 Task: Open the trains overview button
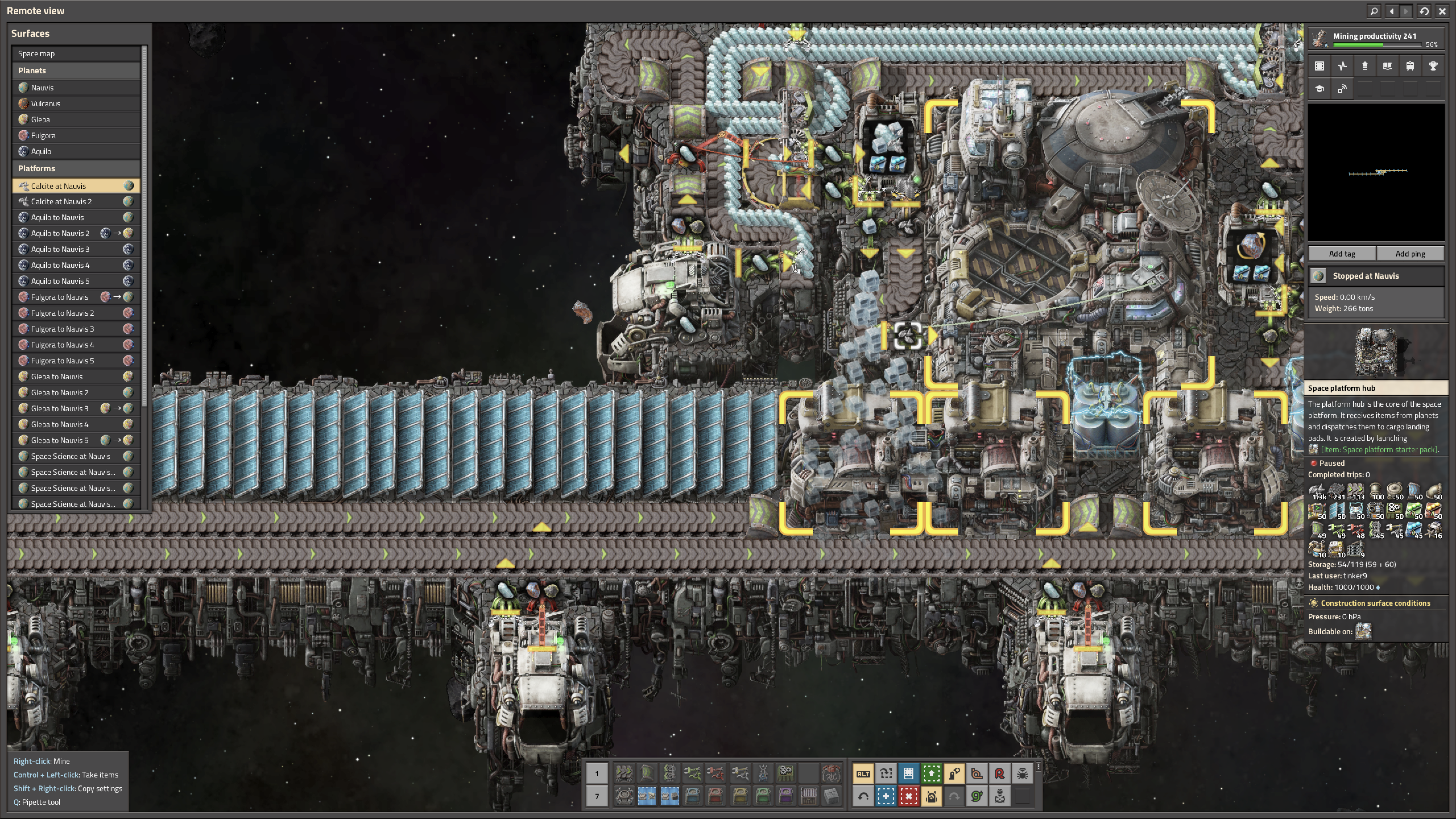pyautogui.click(x=1410, y=66)
